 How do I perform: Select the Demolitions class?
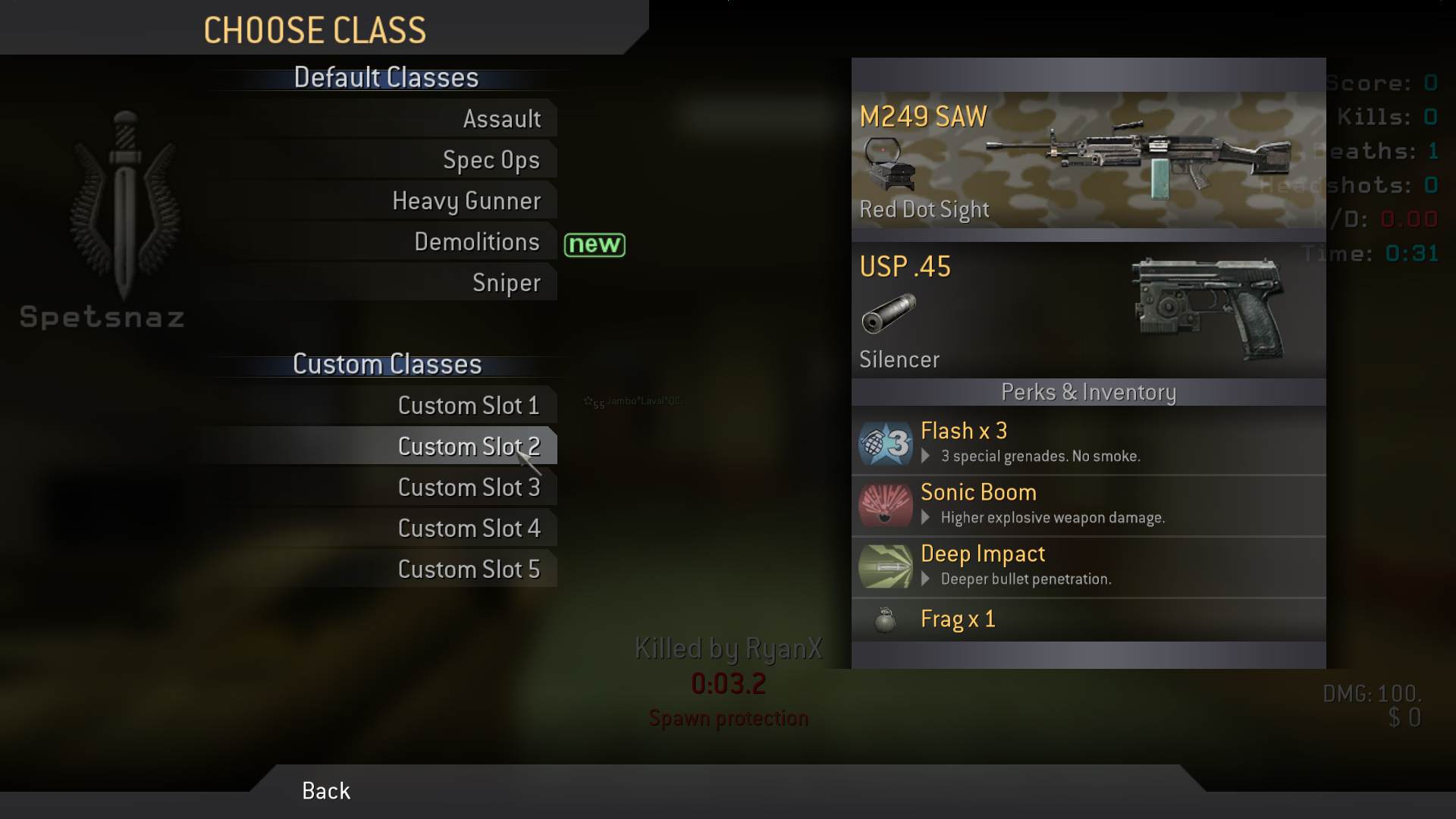(476, 242)
